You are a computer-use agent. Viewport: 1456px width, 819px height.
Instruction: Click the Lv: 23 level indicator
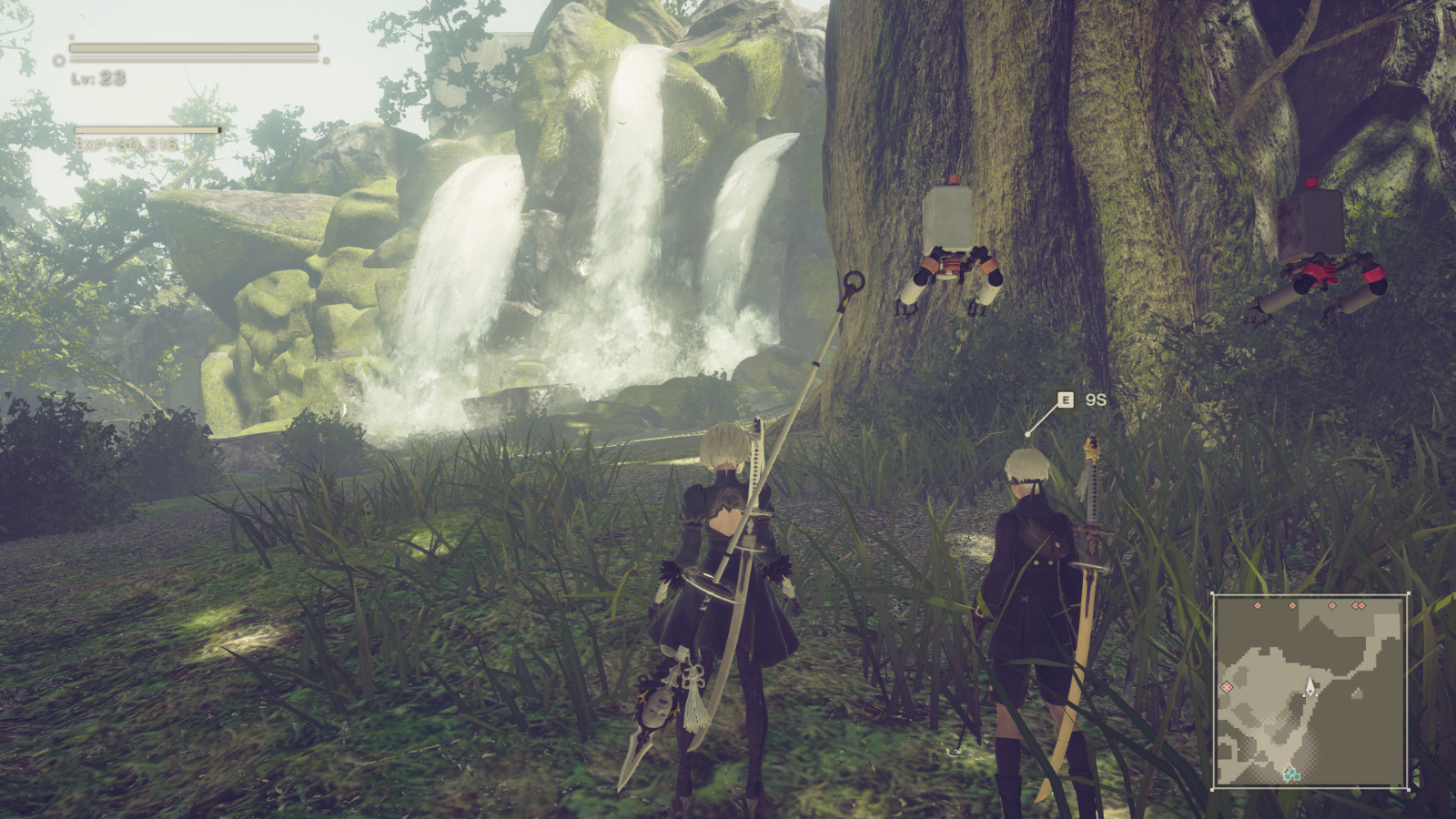coord(98,78)
